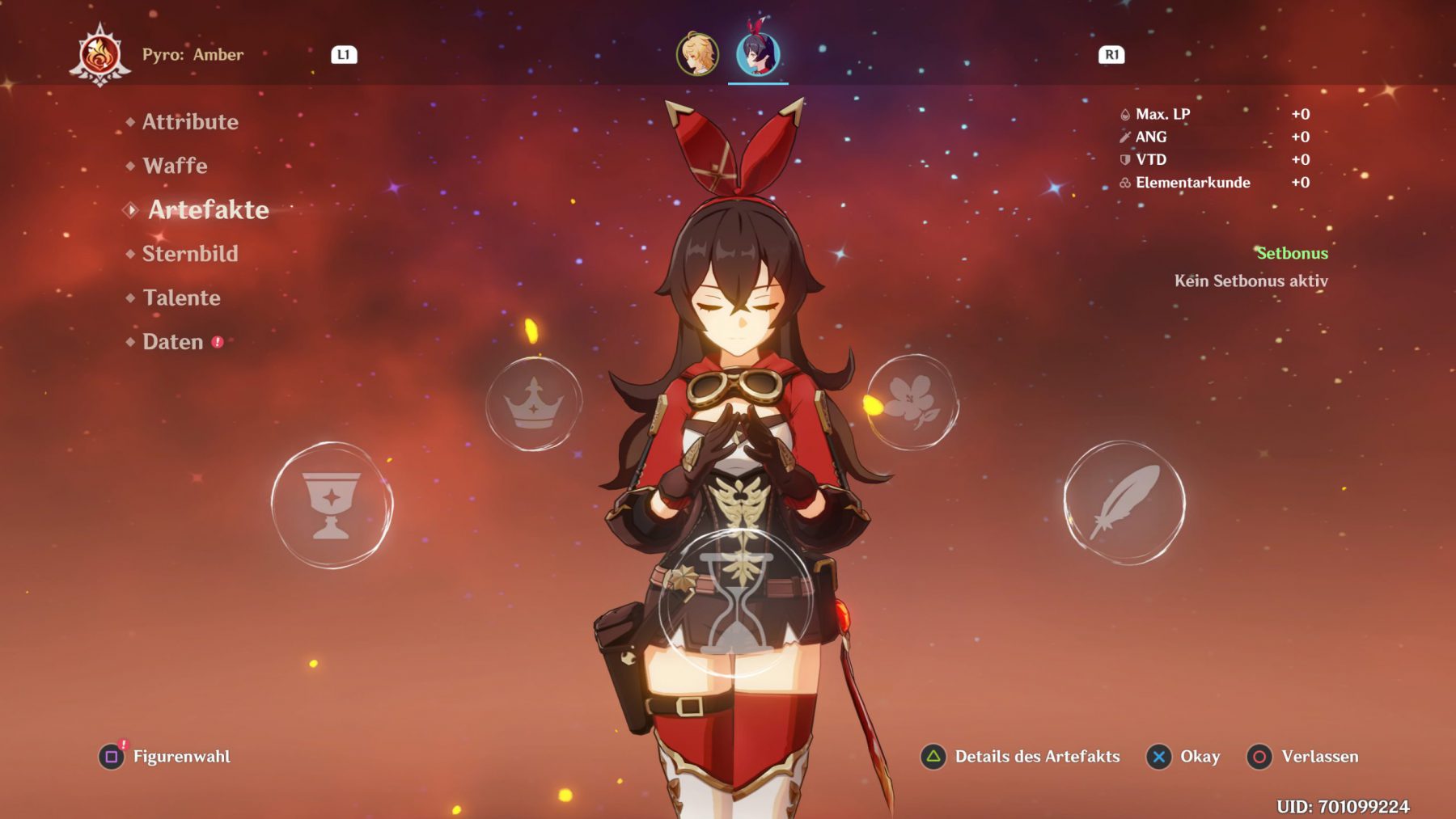1456x819 pixels.
Task: Pick the hourglass sands artifact slot
Action: [734, 602]
